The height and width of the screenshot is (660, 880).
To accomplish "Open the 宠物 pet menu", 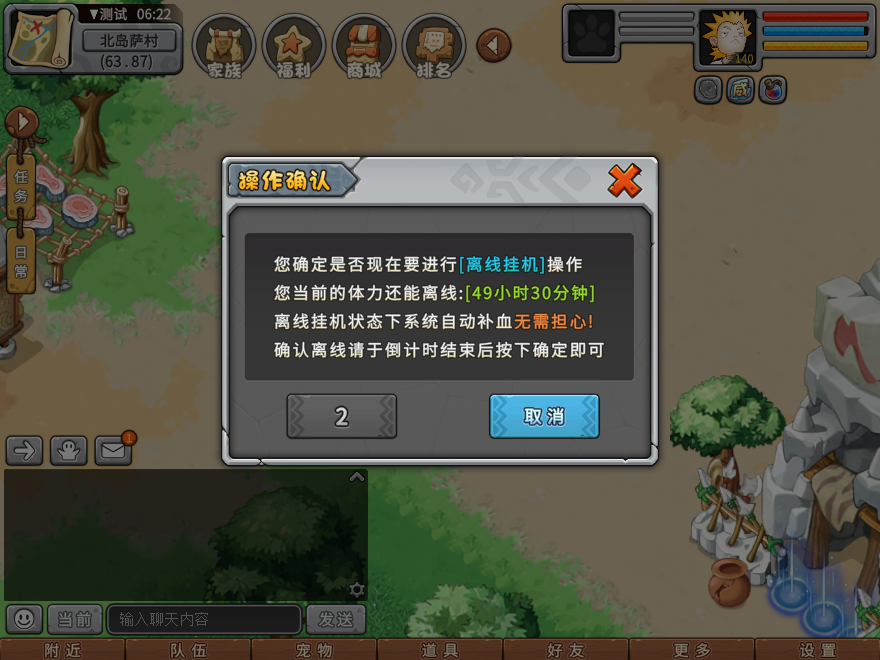I will click(314, 650).
